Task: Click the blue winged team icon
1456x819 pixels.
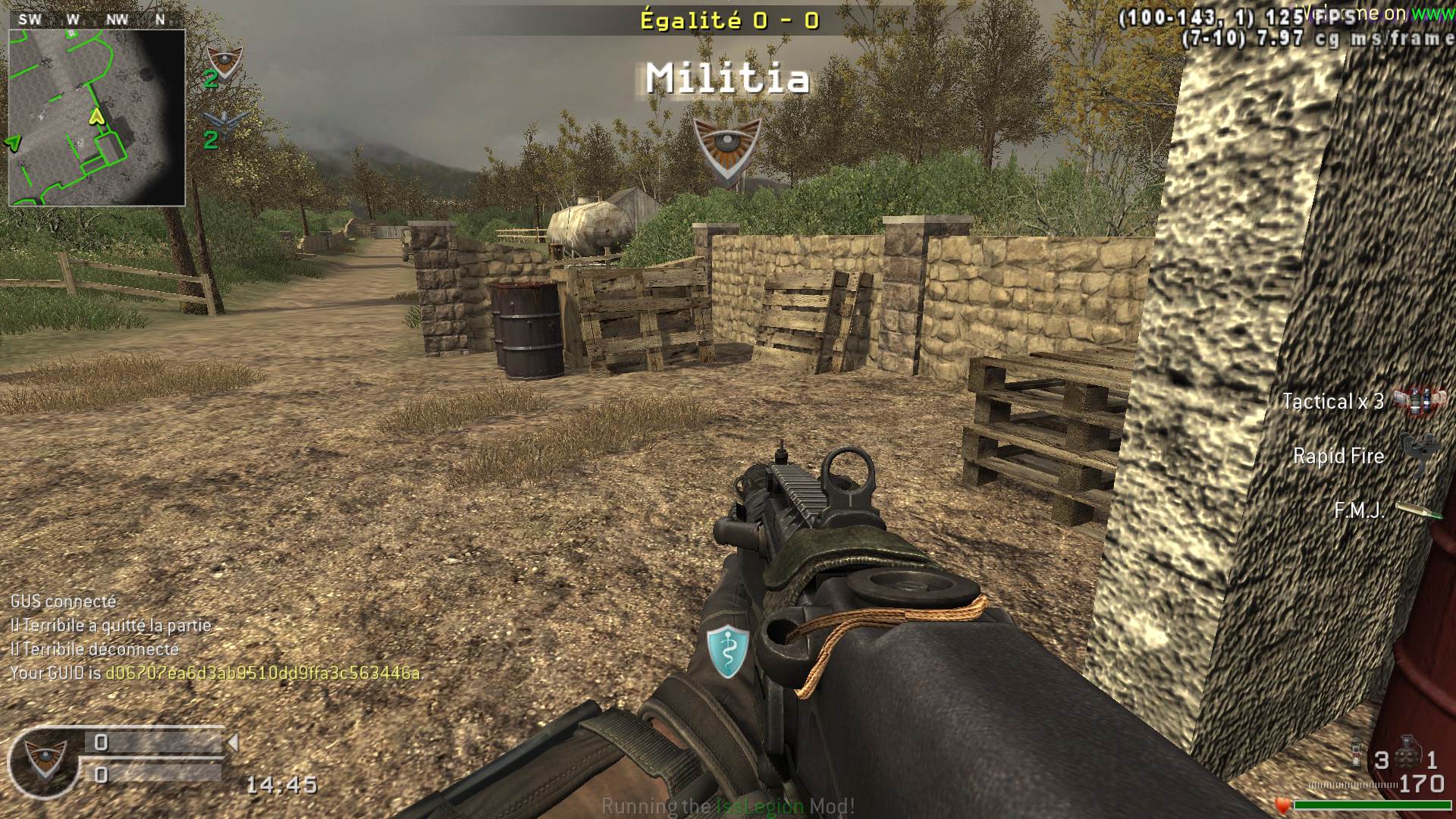Action: point(224,120)
